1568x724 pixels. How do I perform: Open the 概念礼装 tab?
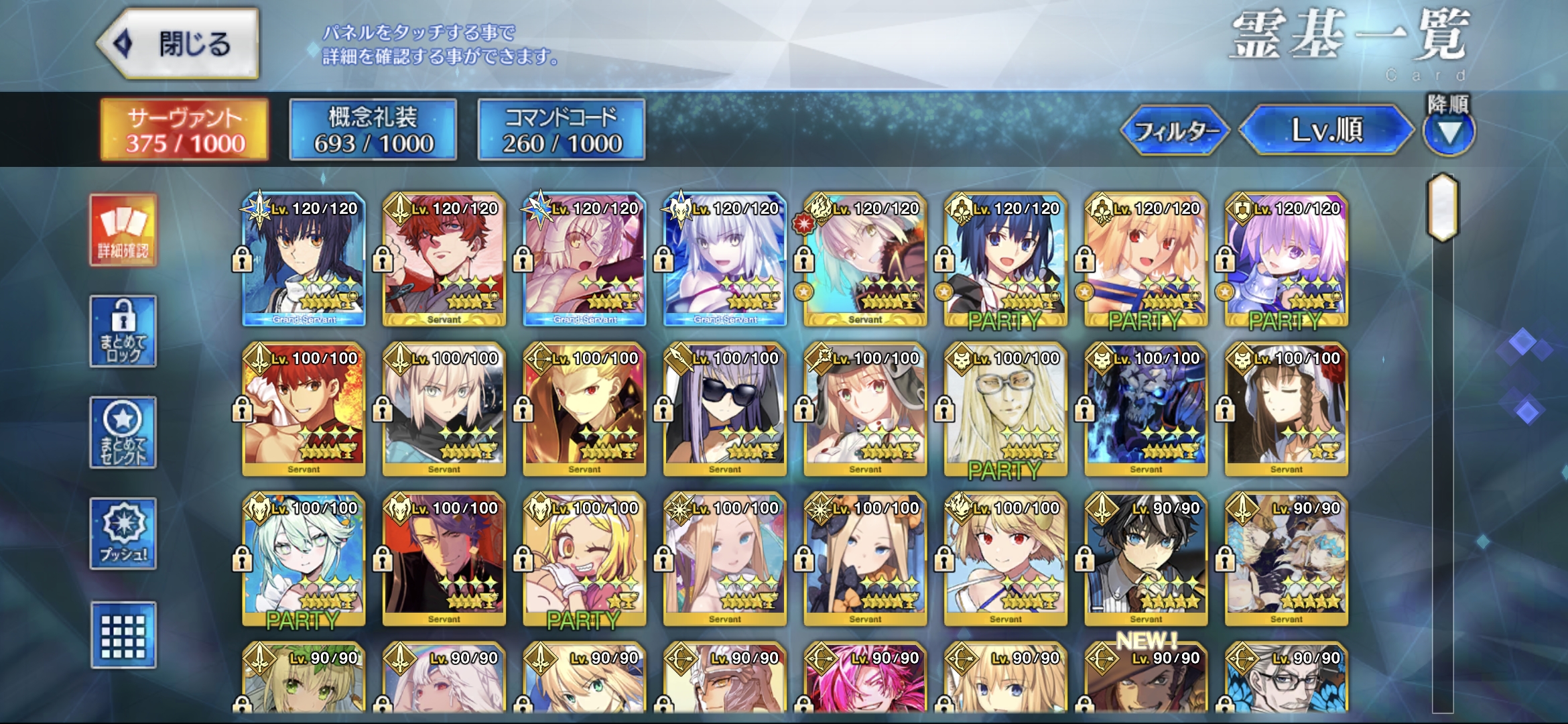coord(373,130)
